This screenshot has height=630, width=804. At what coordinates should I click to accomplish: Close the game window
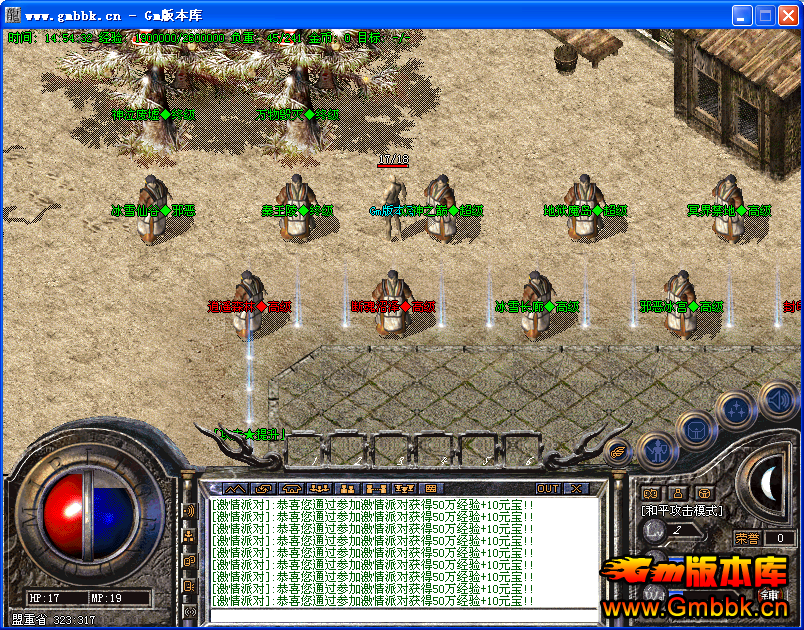click(x=788, y=15)
